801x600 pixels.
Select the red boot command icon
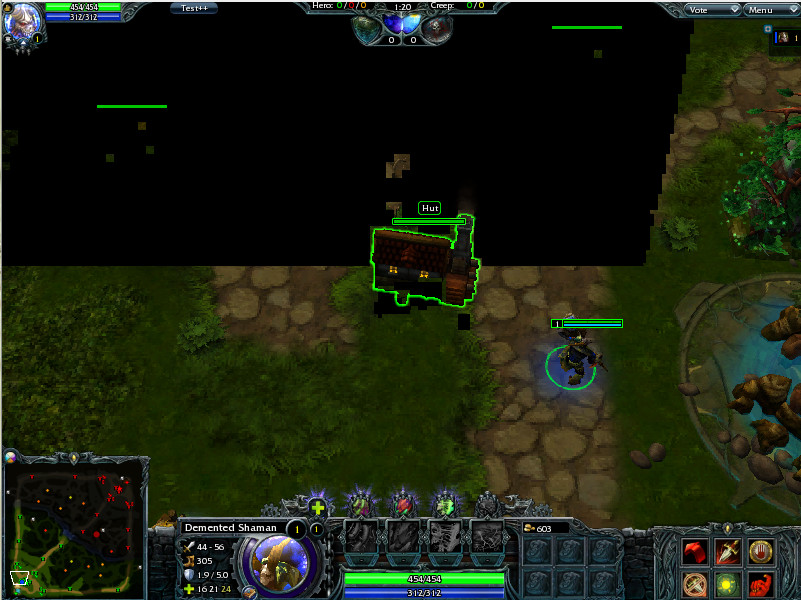695,552
